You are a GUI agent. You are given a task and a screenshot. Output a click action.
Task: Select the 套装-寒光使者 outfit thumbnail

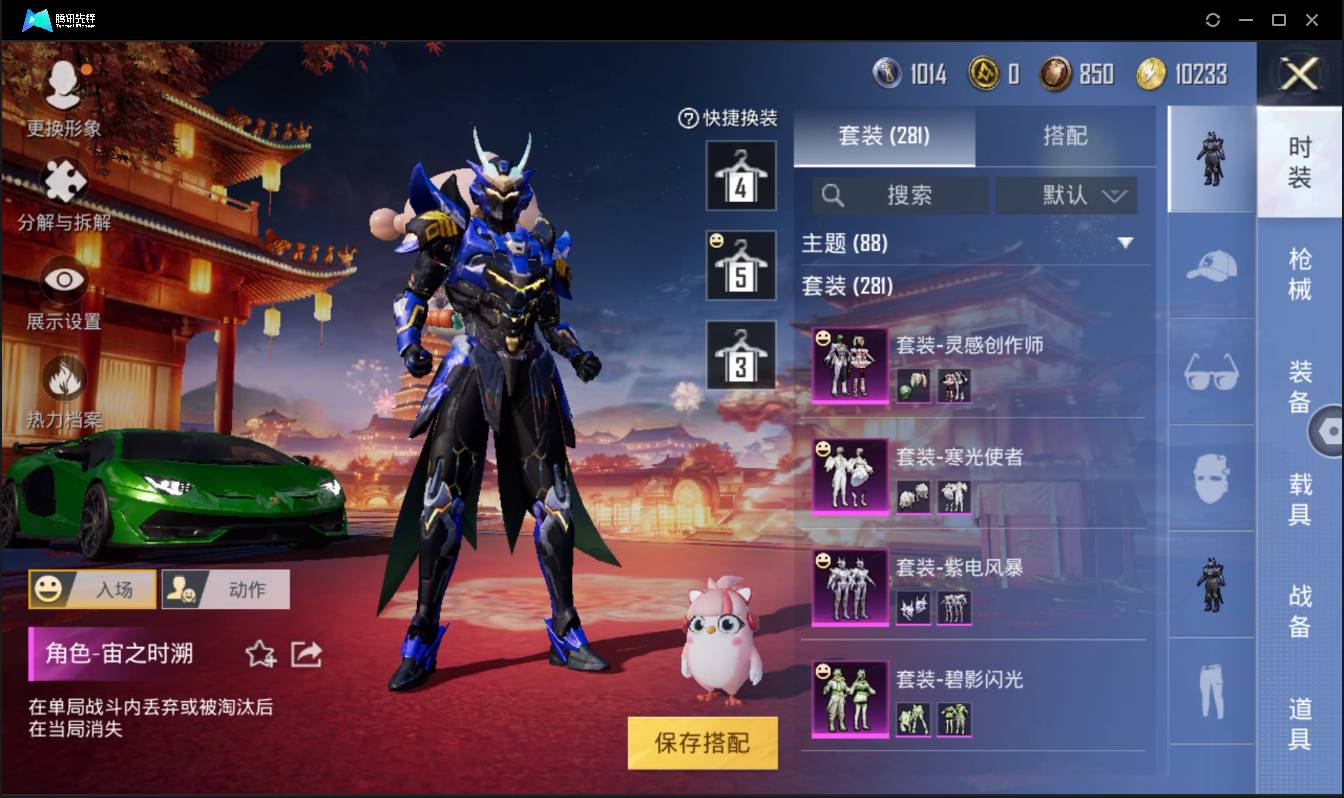[848, 476]
